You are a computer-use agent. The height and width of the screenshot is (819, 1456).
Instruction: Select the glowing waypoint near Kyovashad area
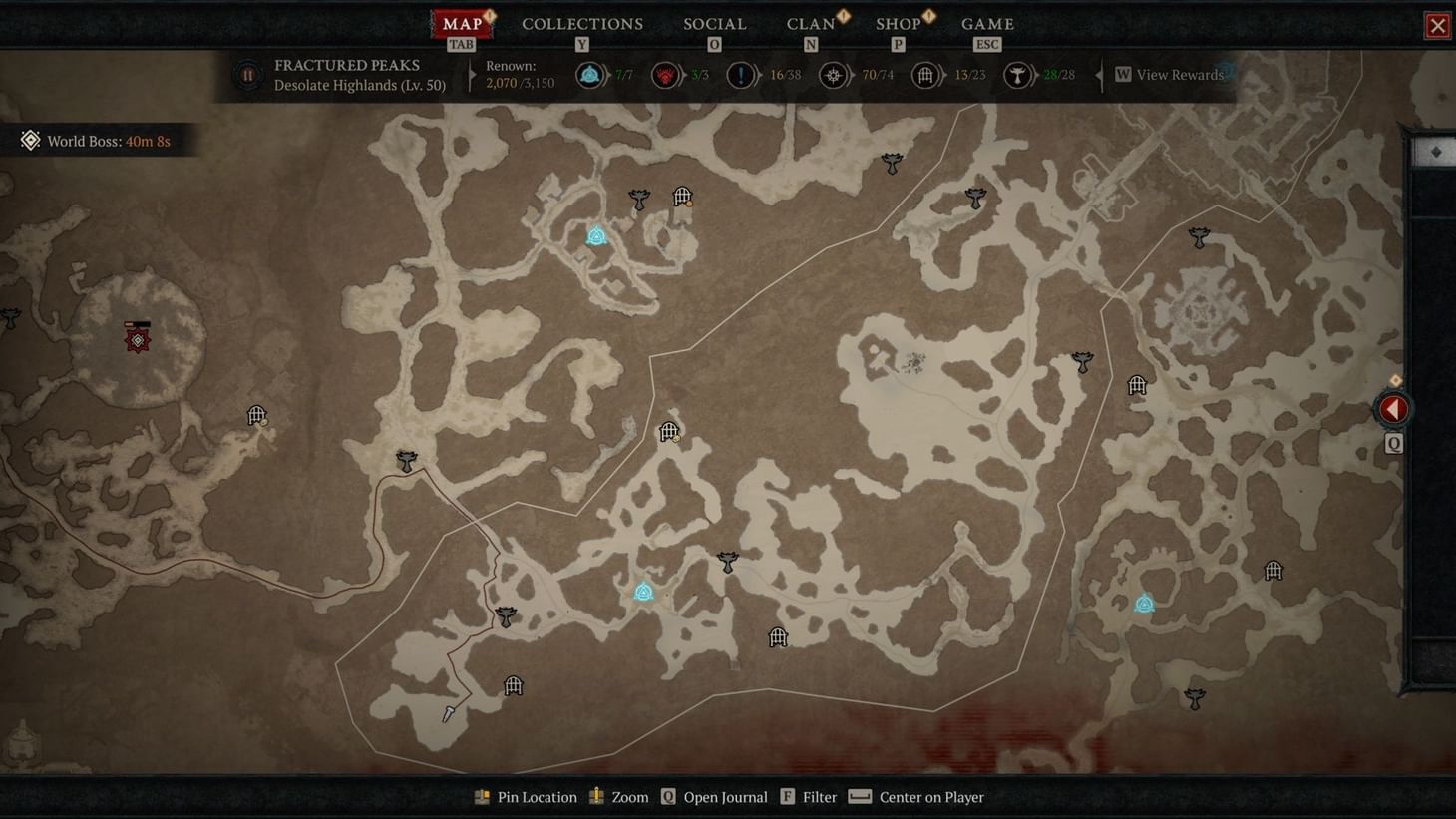[596, 236]
